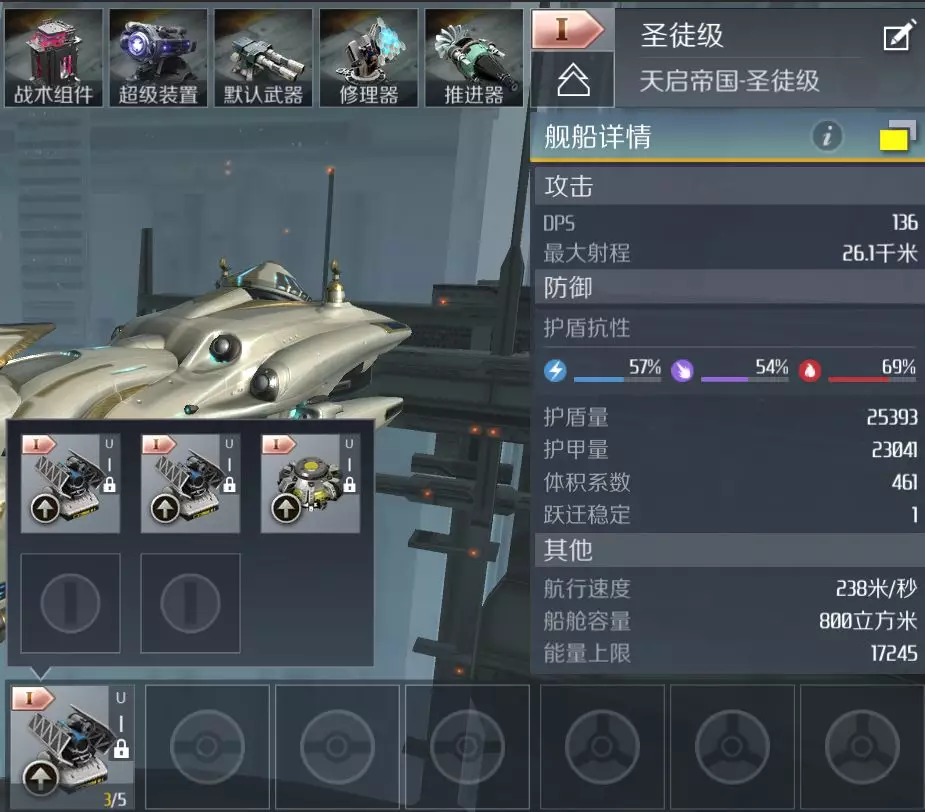Toggle the yellow window layout button
The image size is (925, 812).
pos(897,137)
